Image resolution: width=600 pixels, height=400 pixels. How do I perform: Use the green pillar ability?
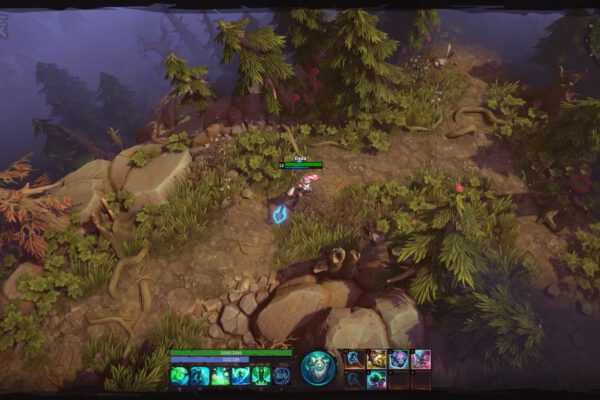coord(260,375)
